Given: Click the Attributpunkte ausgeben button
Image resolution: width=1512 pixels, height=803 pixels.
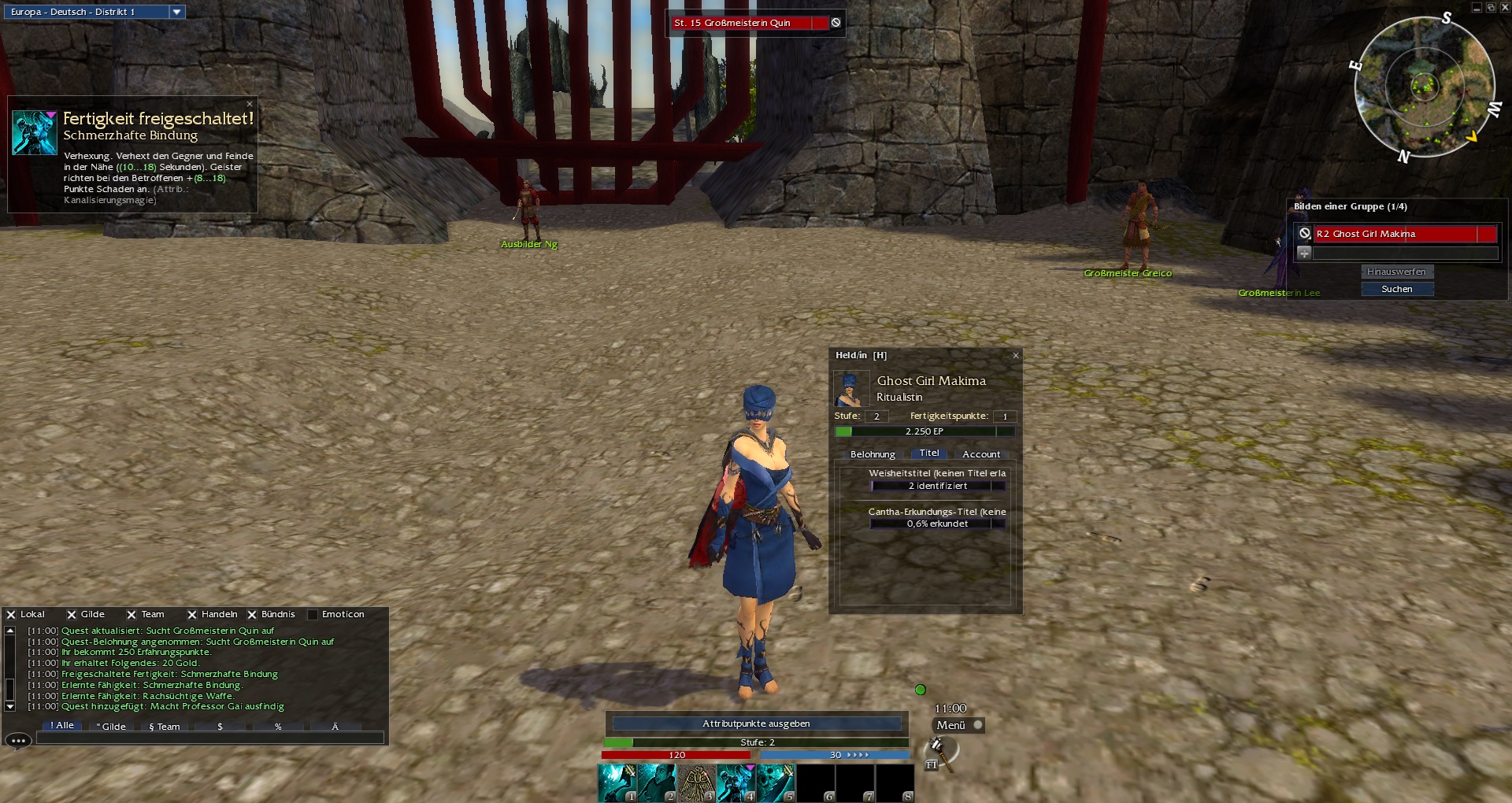Looking at the screenshot, I should (756, 723).
